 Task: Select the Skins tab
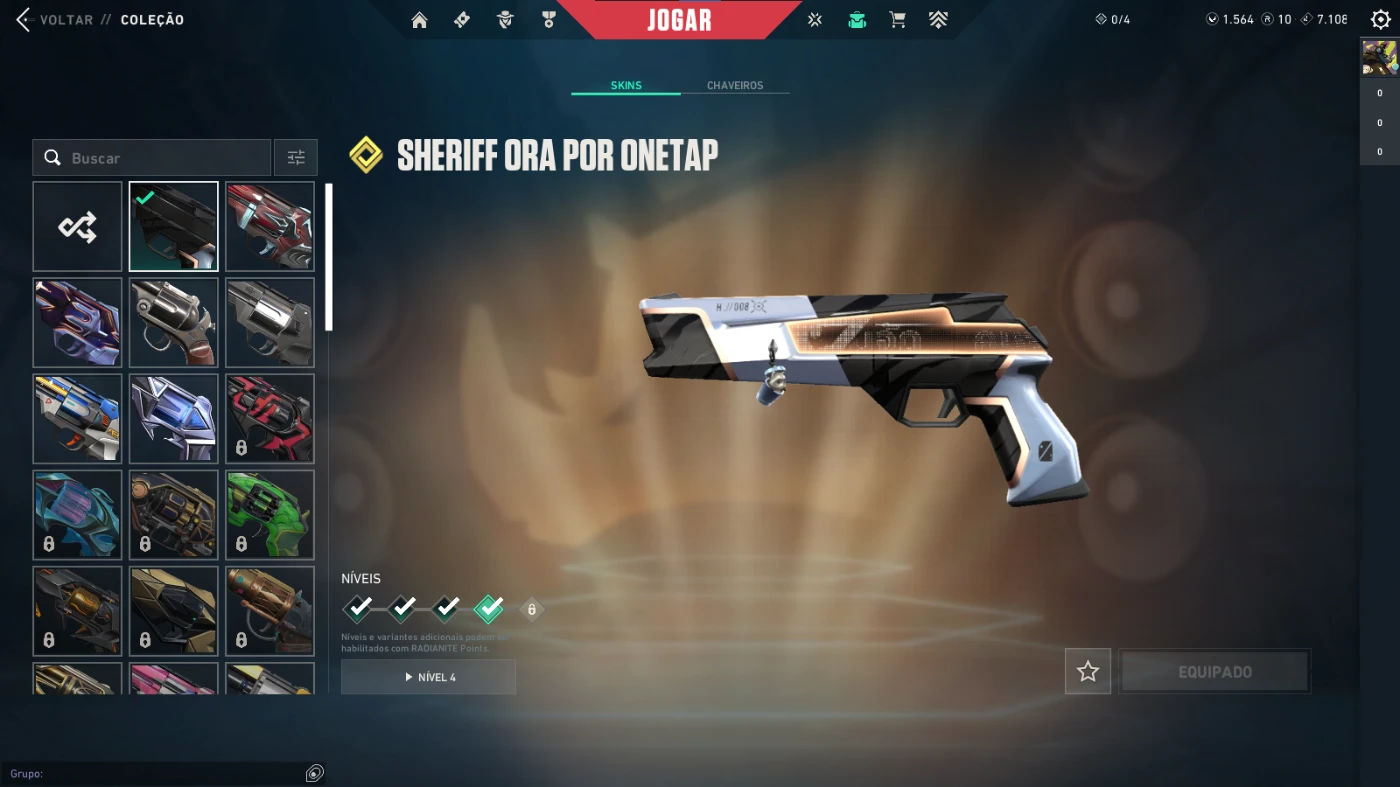tap(626, 85)
